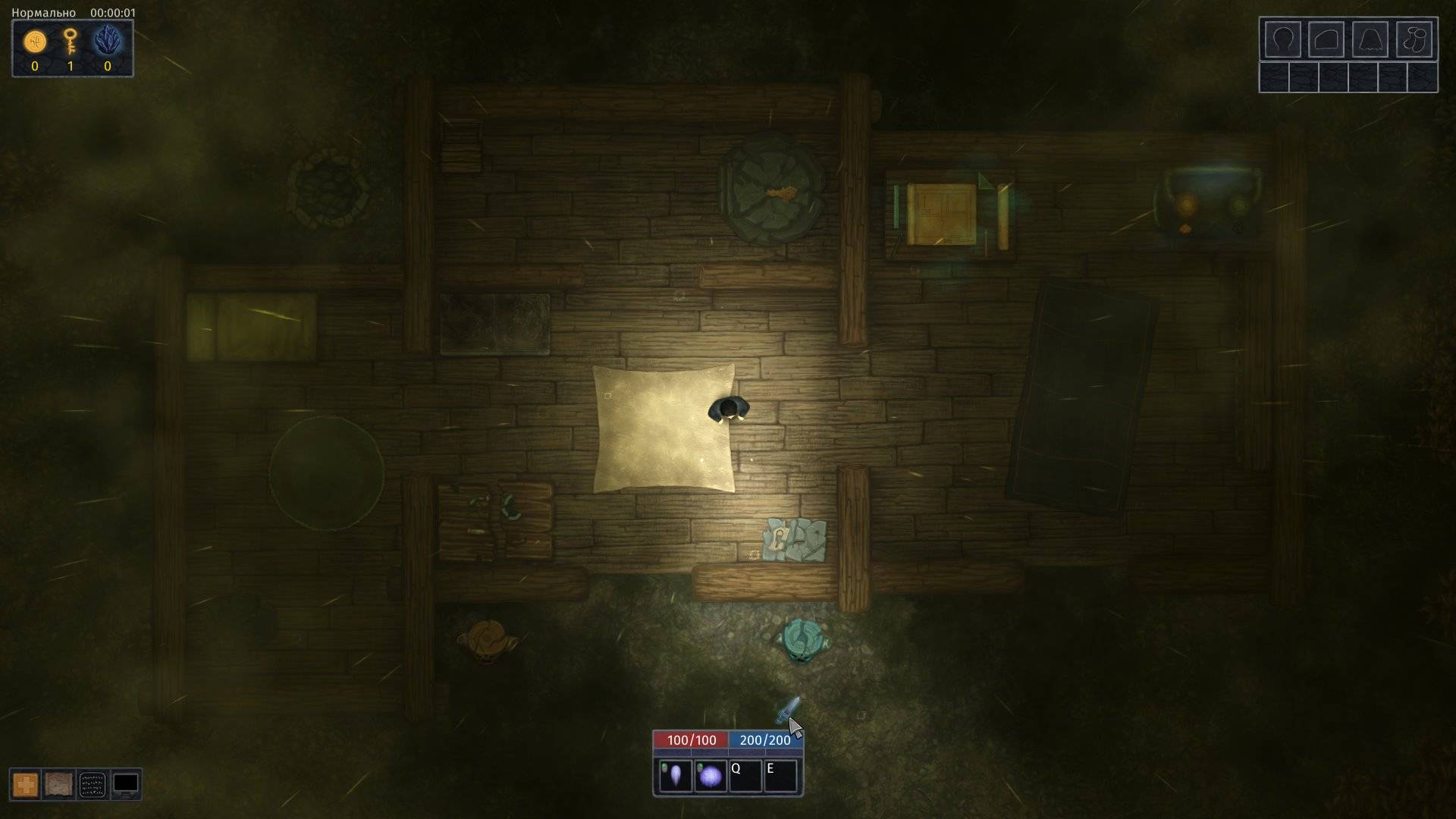Viewport: 1456px width, 819px height.
Task: Click the golden key counter icon
Action: [x=71, y=41]
